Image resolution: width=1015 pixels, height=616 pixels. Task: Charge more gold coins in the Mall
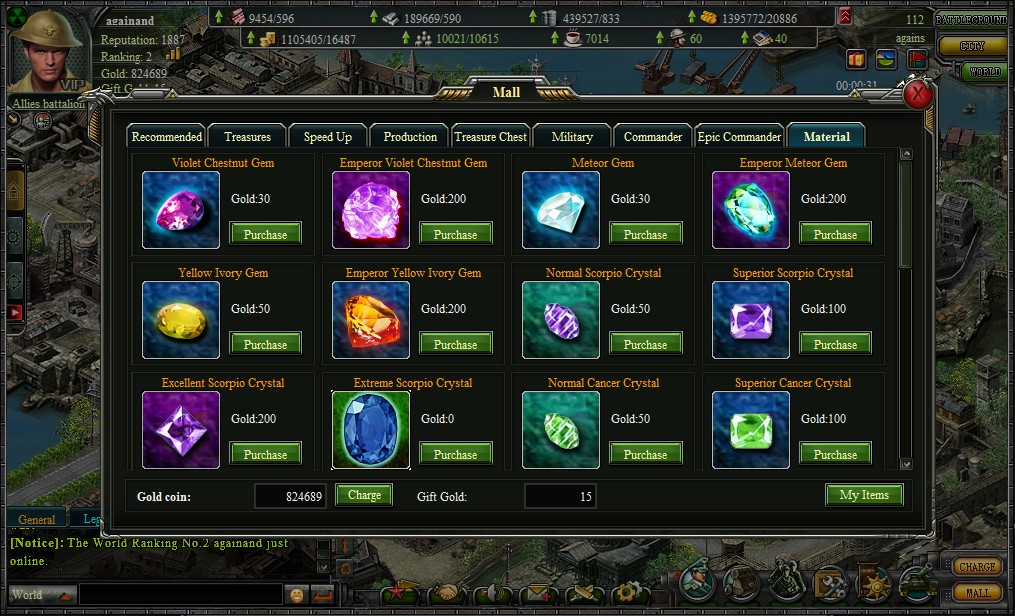click(x=364, y=495)
